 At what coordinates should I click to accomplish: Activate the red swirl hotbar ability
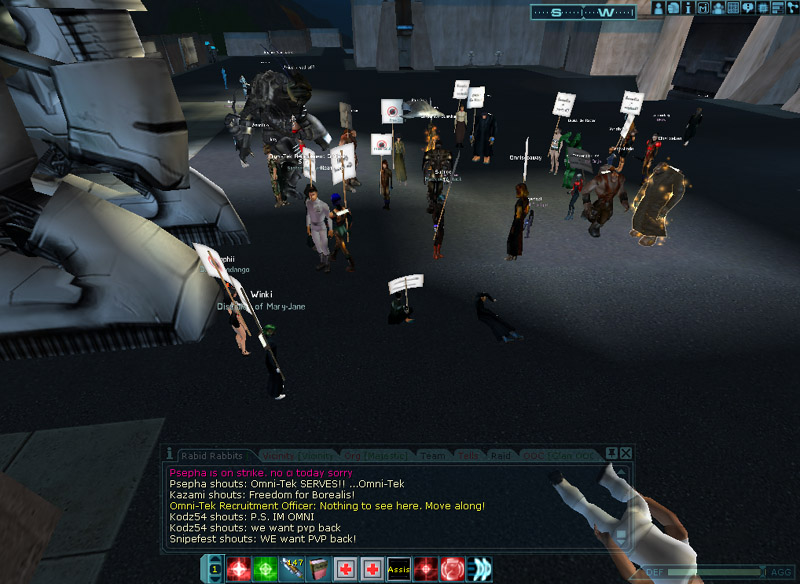[x=453, y=569]
